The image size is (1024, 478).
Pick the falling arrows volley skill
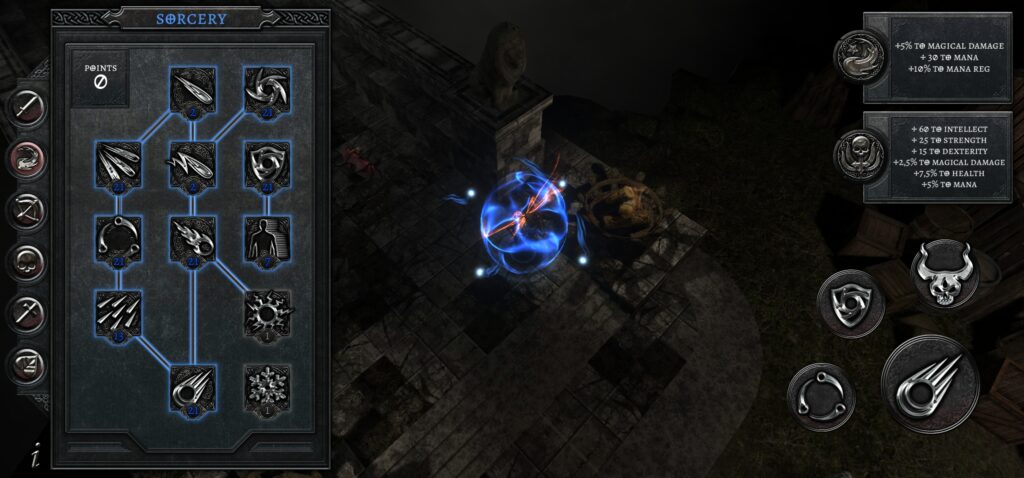coord(116,312)
